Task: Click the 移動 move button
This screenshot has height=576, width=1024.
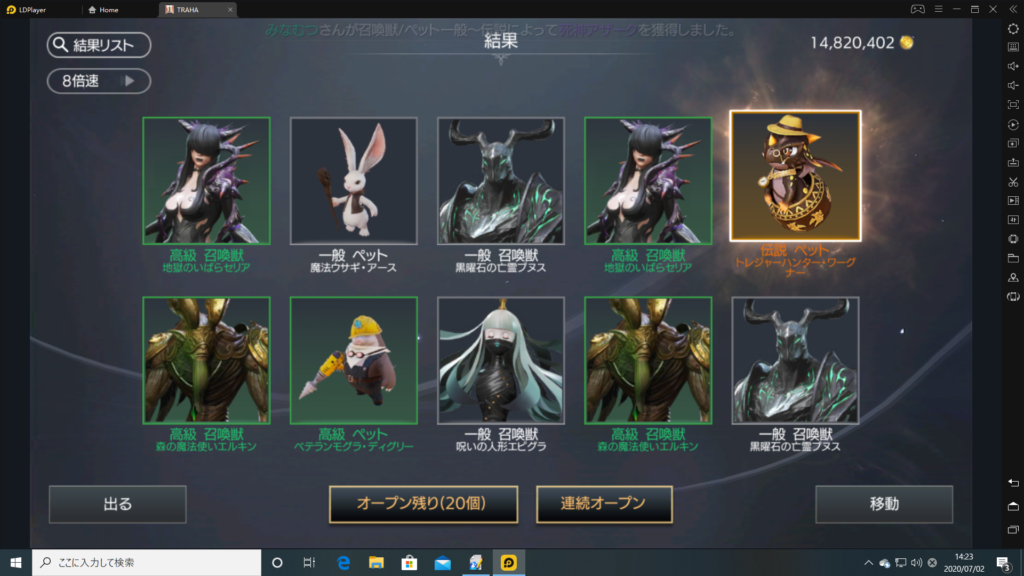Action: click(x=883, y=504)
